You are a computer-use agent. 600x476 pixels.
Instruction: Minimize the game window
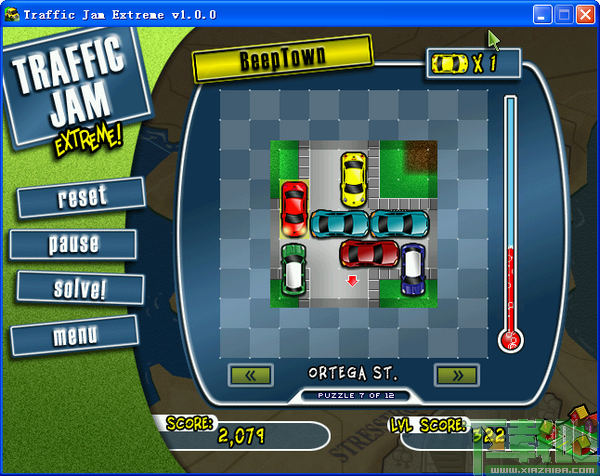click(543, 15)
